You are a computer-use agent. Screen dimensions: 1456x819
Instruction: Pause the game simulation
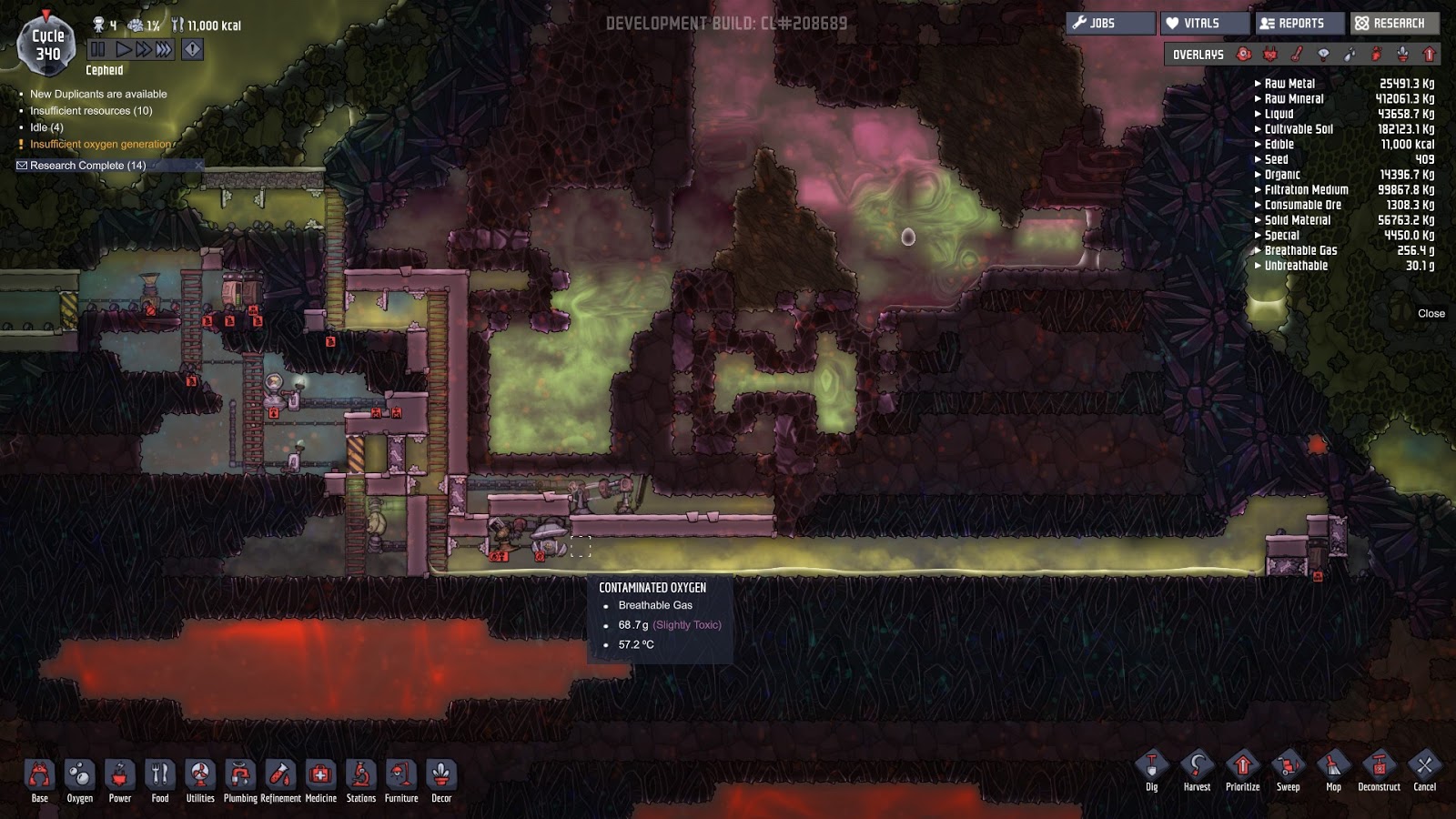(98, 49)
